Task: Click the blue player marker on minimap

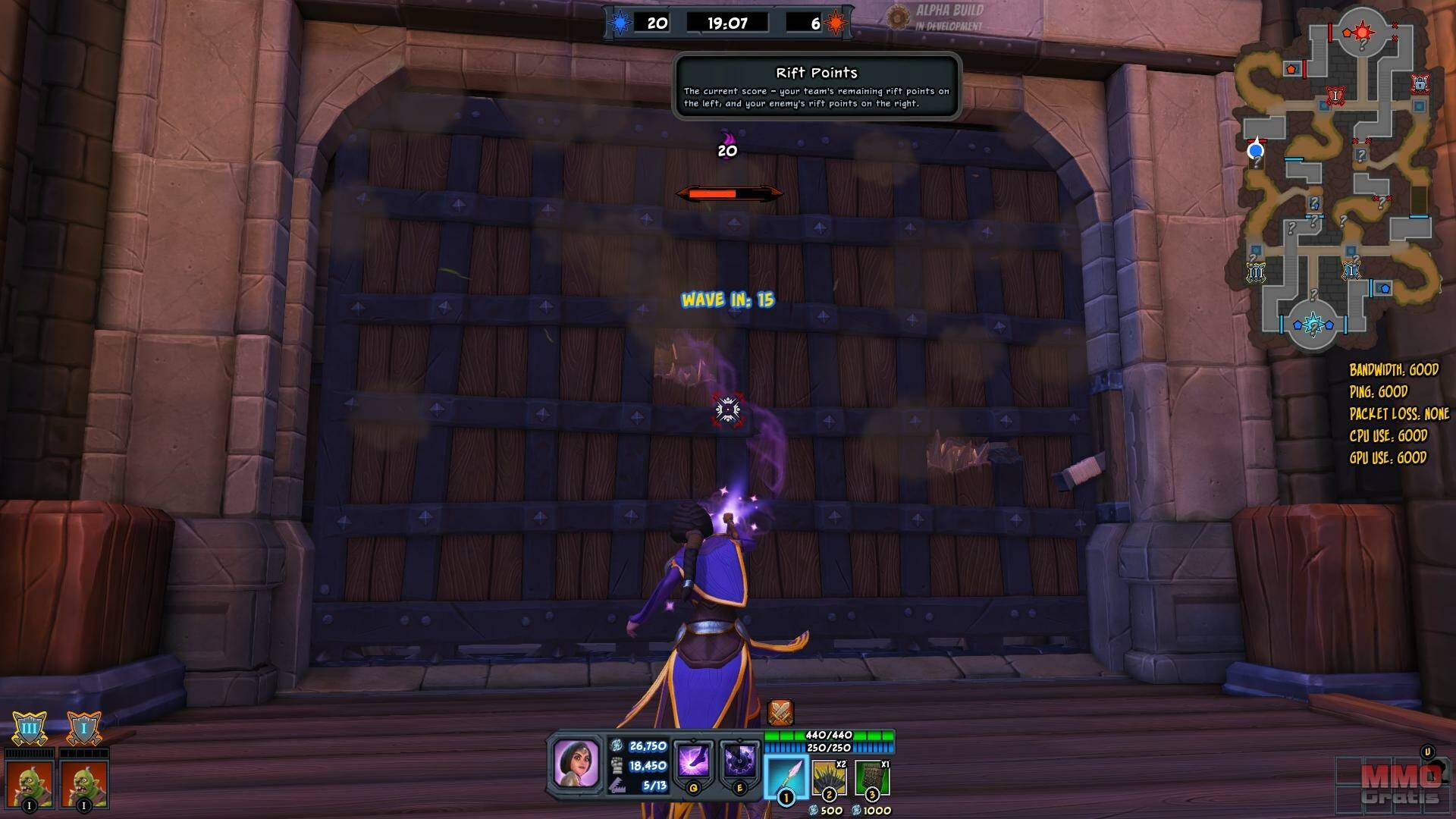Action: pyautogui.click(x=1256, y=150)
